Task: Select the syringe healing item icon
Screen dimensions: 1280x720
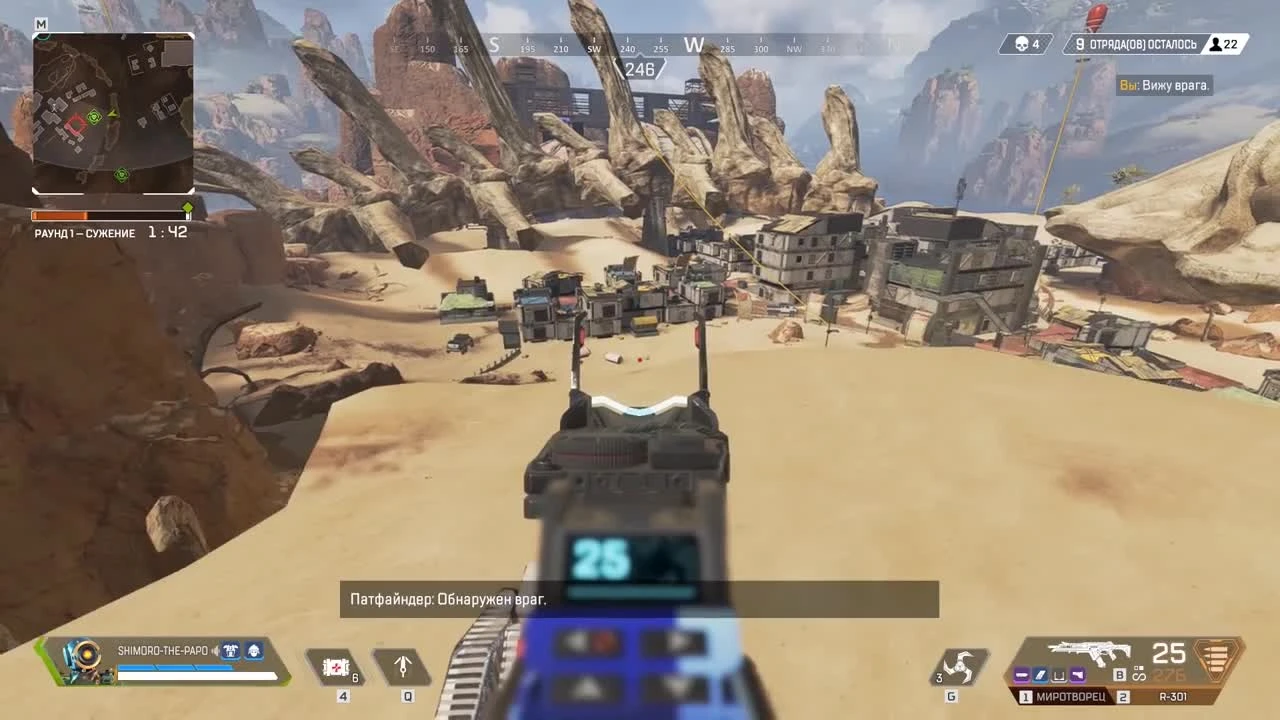Action: (335, 666)
